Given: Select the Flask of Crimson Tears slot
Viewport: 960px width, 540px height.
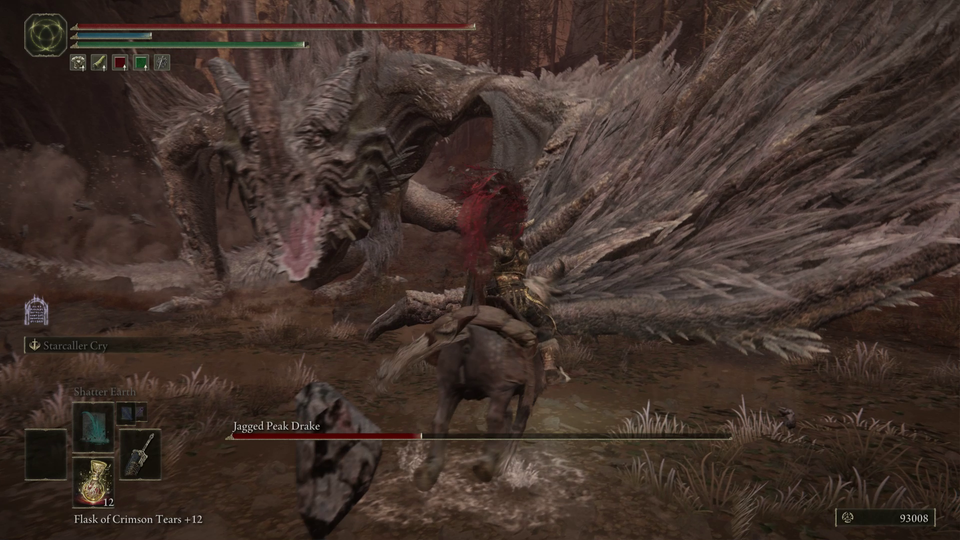Looking at the screenshot, I should click(93, 480).
